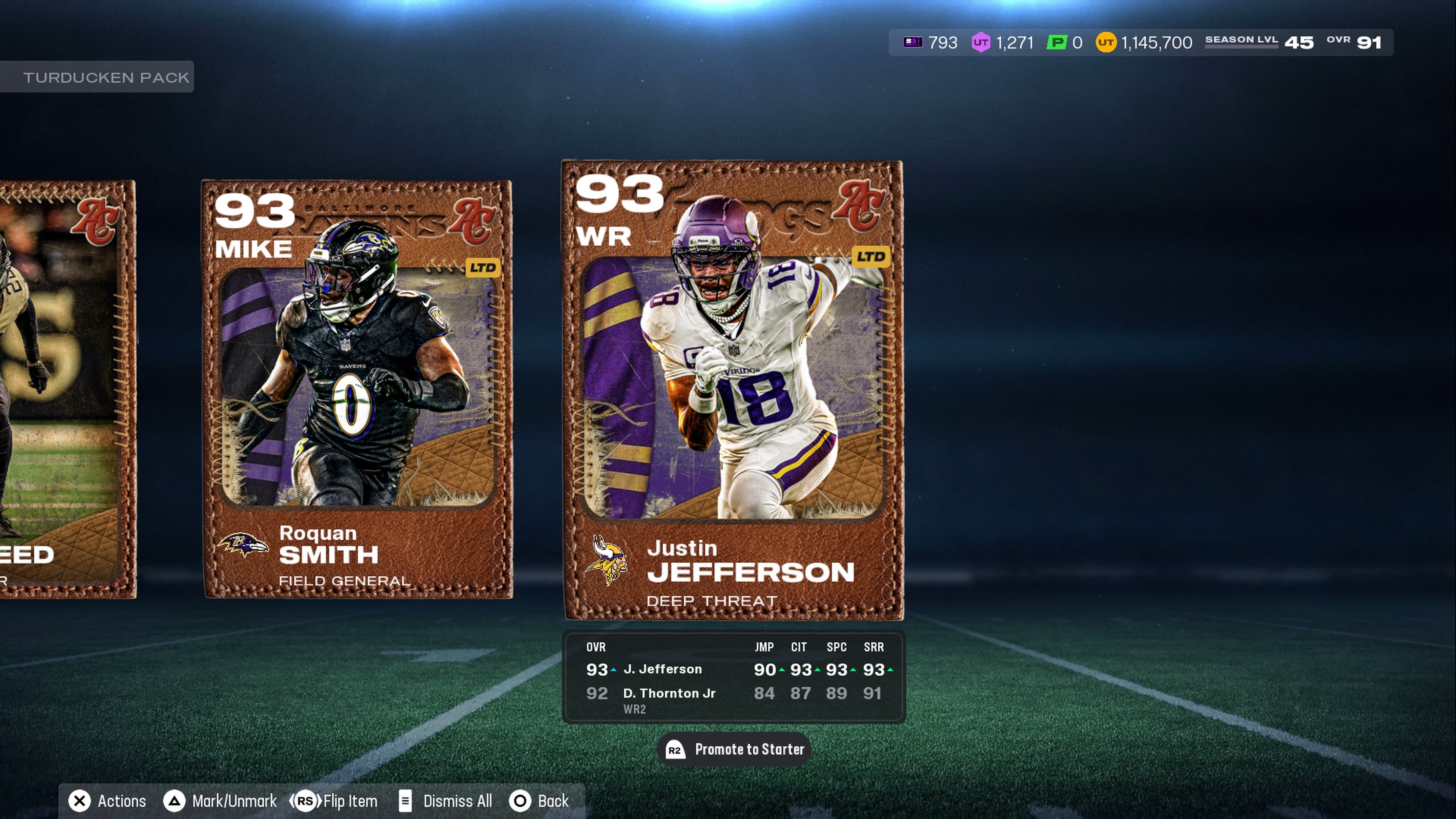
Task: Dismiss All pack items
Action: pyautogui.click(x=446, y=801)
